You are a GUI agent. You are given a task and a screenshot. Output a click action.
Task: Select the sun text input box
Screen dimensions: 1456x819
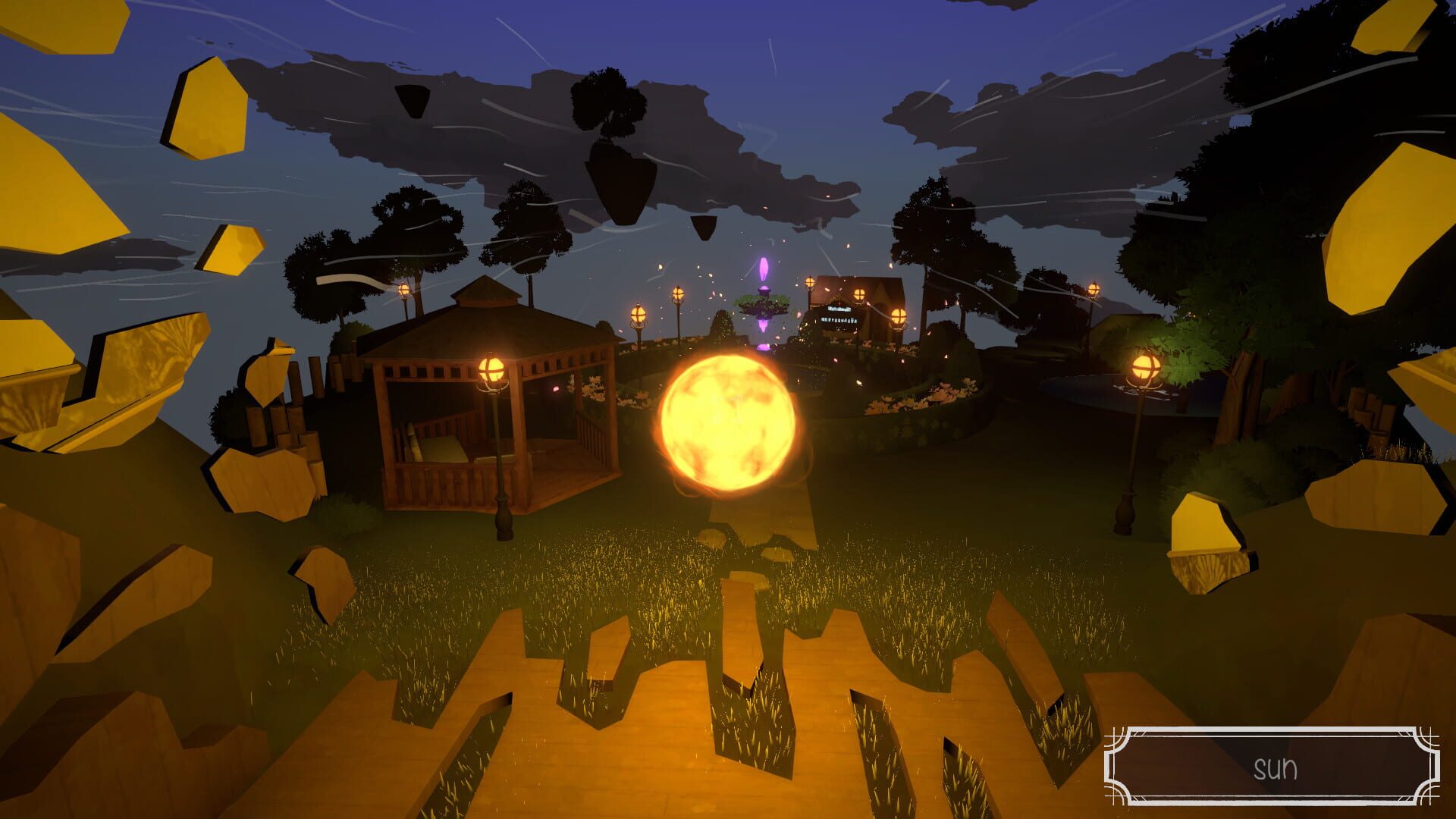coord(1274,770)
